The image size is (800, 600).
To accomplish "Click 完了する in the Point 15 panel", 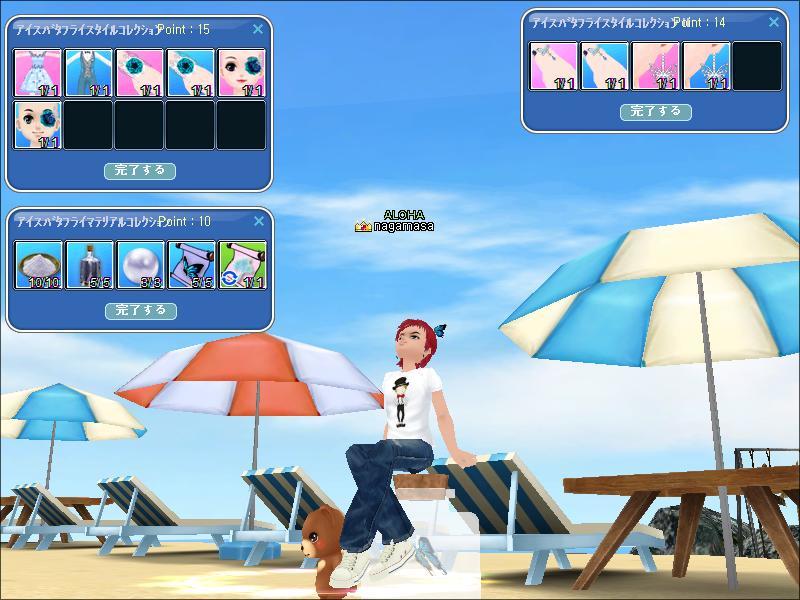I will (140, 171).
